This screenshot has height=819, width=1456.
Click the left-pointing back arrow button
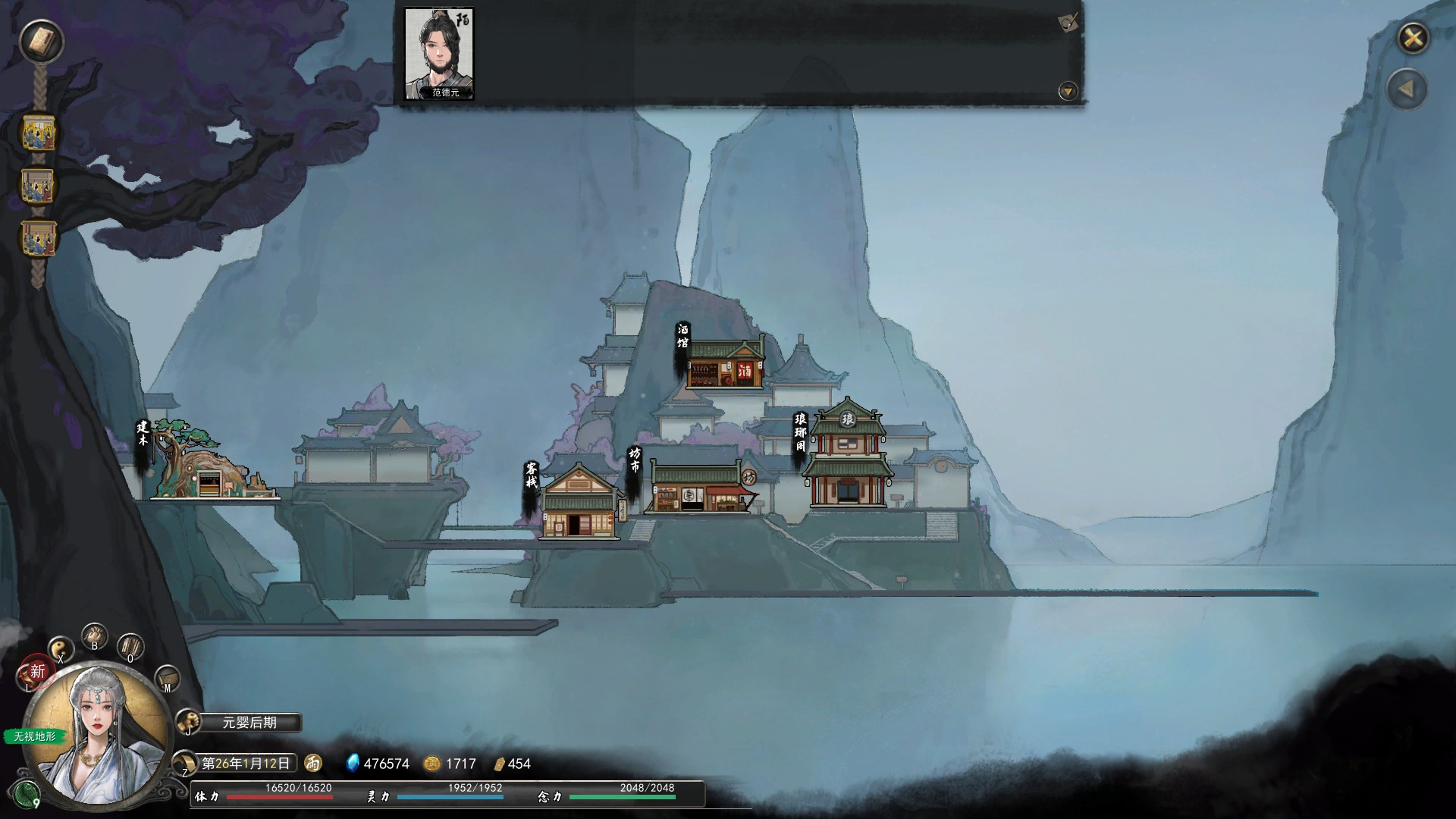[x=1407, y=89]
